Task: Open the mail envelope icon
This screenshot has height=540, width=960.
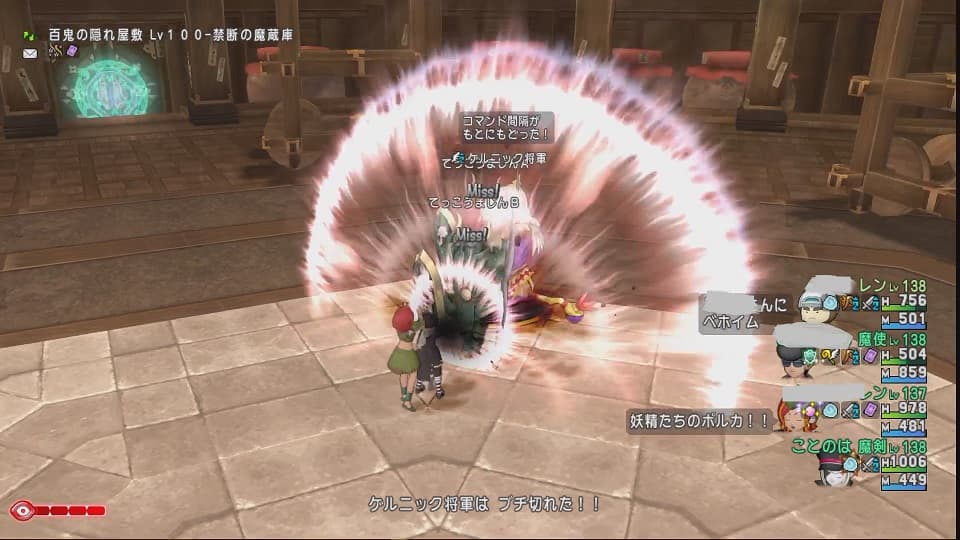Action: point(29,51)
